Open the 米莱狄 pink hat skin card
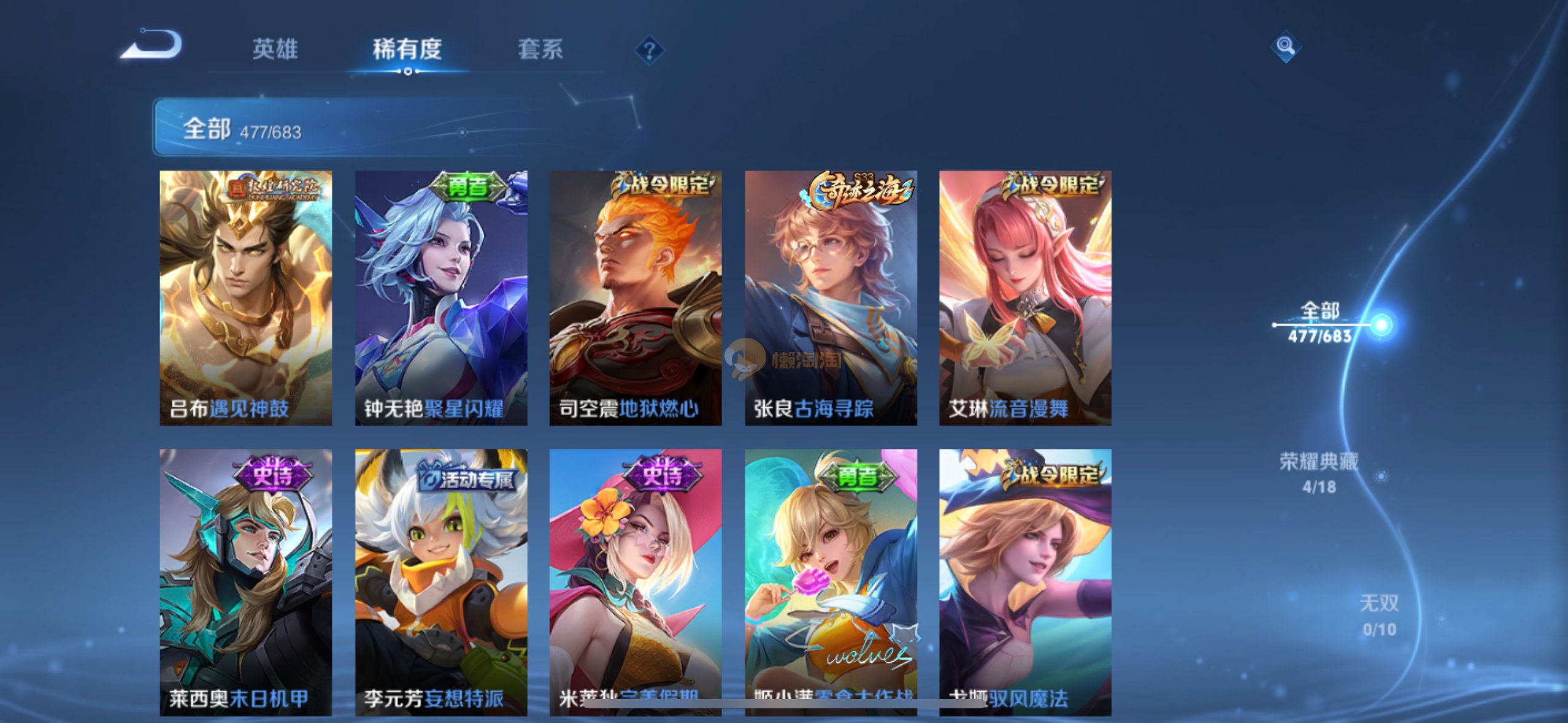1568x723 pixels. click(x=635, y=581)
